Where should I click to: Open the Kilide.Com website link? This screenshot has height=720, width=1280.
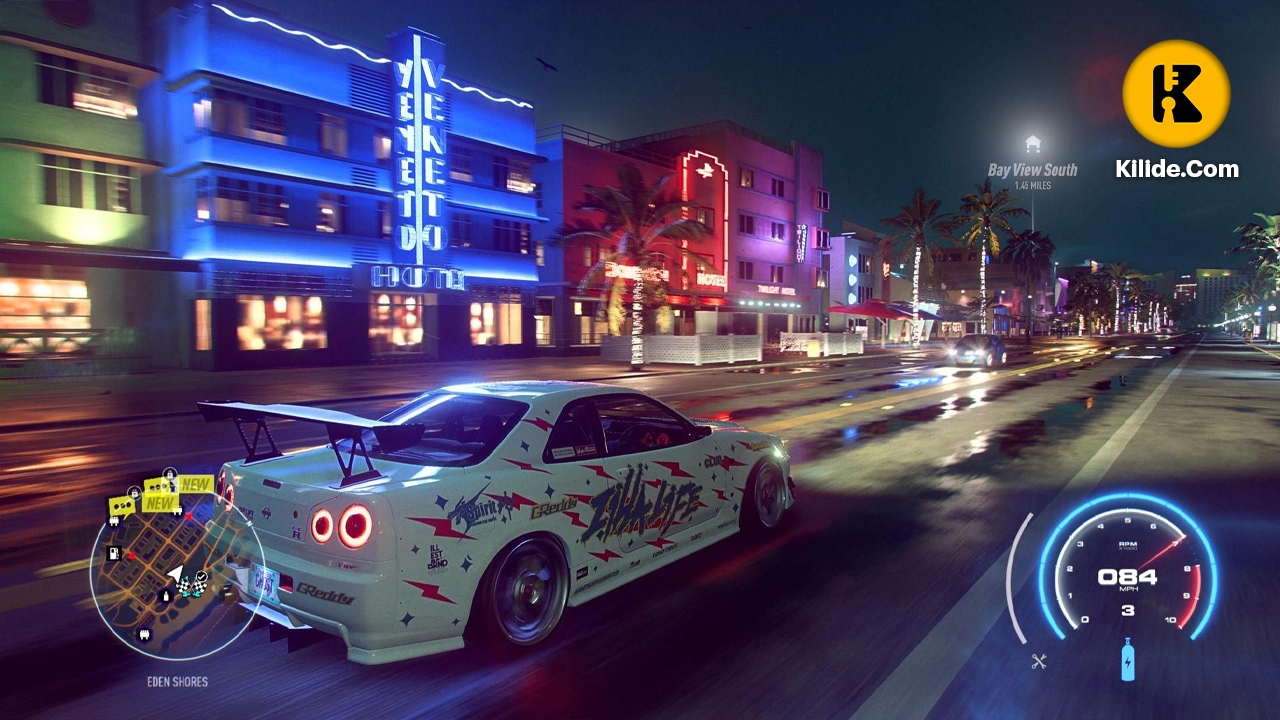1180,169
